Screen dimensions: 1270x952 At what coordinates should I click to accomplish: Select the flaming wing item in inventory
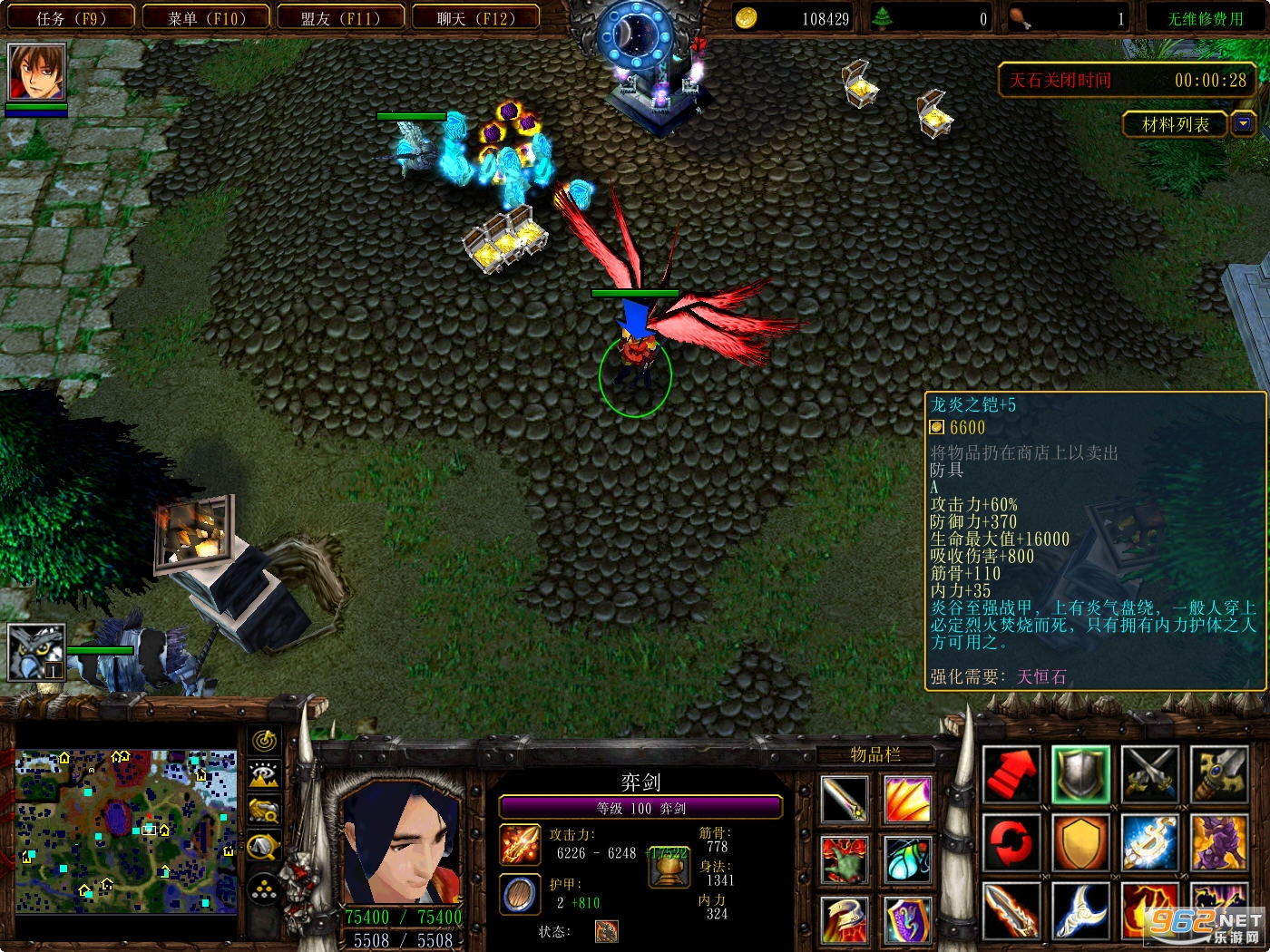(x=907, y=799)
